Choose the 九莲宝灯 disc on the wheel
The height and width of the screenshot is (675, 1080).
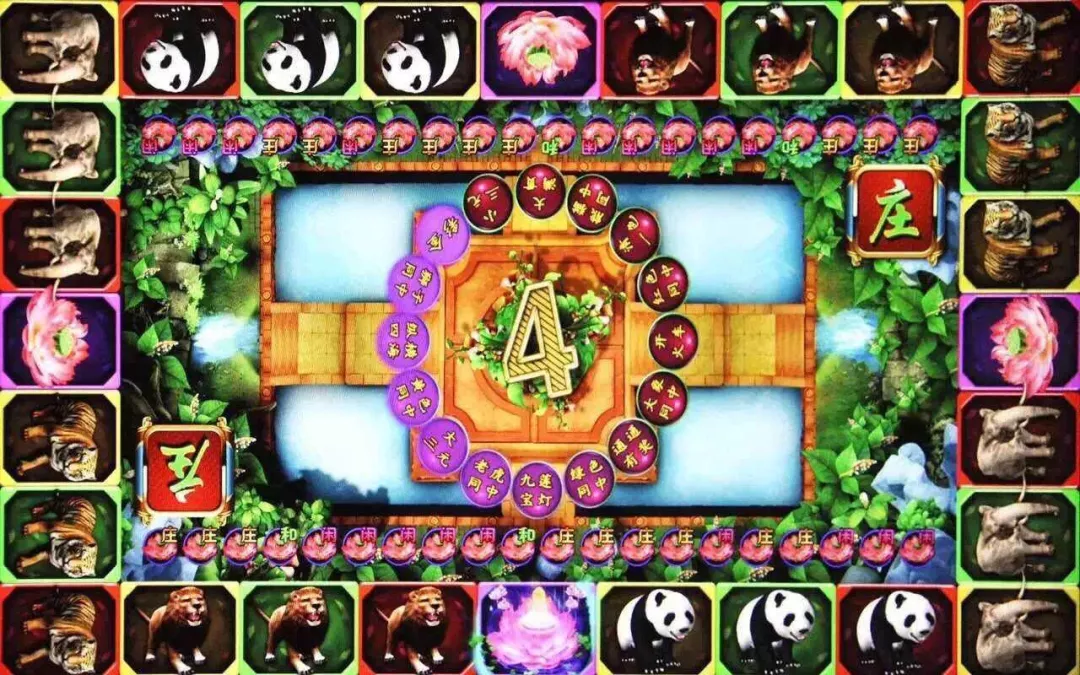pyautogui.click(x=540, y=488)
